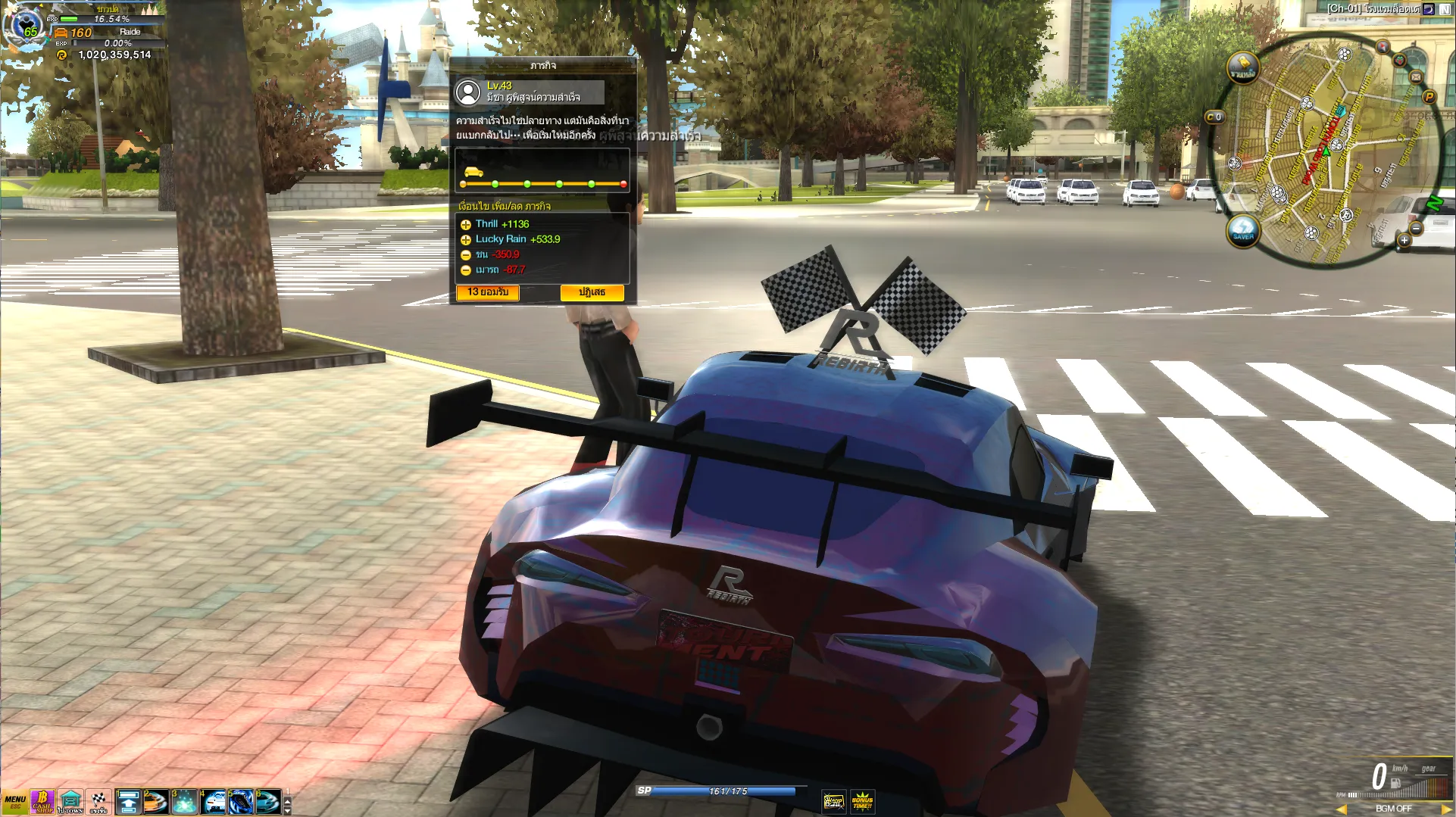Screen dimensions: 1456x817
Task: Accept the mission with the yellow accept button
Action: [487, 292]
